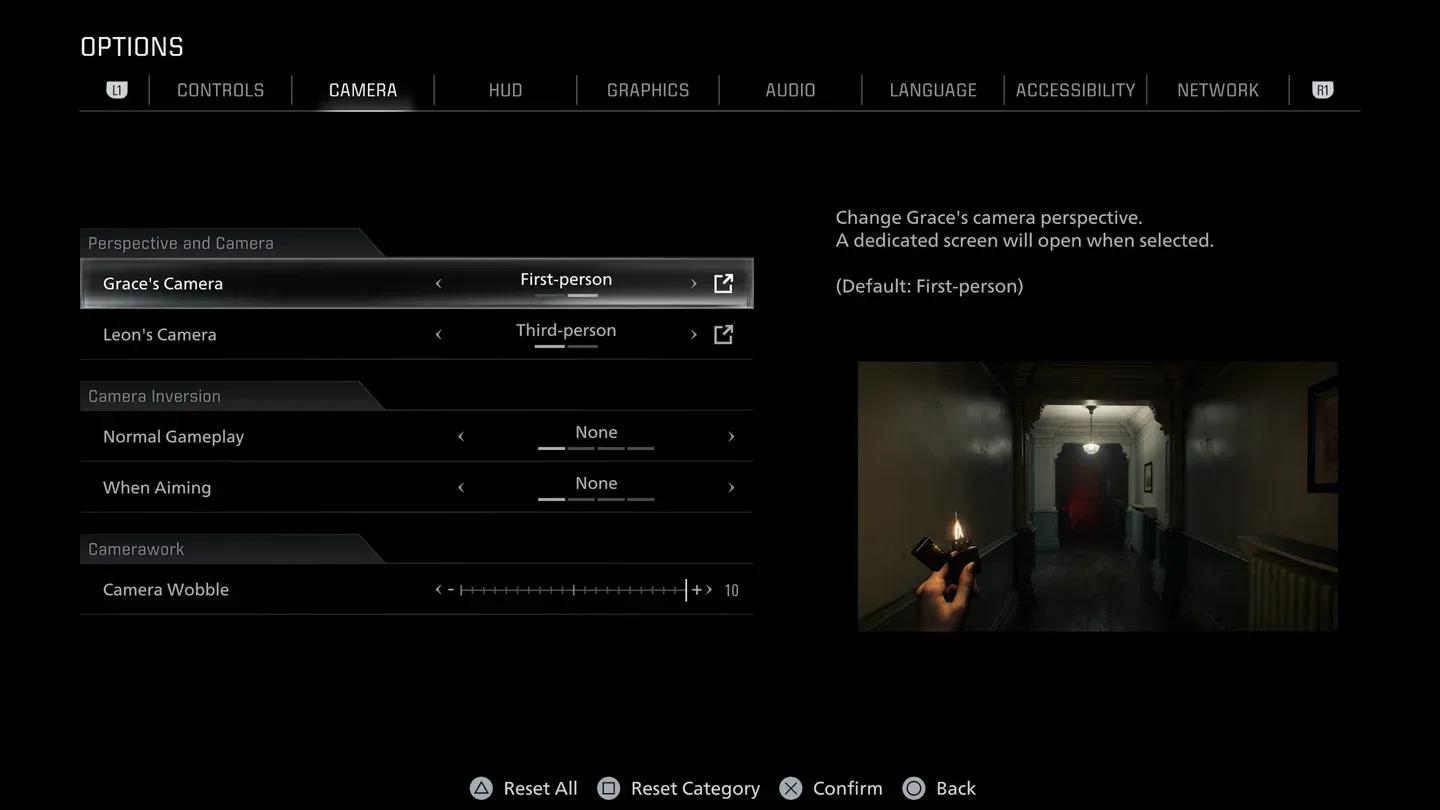Open Leon's Camera dedicated perspective screen icon

[723, 333]
